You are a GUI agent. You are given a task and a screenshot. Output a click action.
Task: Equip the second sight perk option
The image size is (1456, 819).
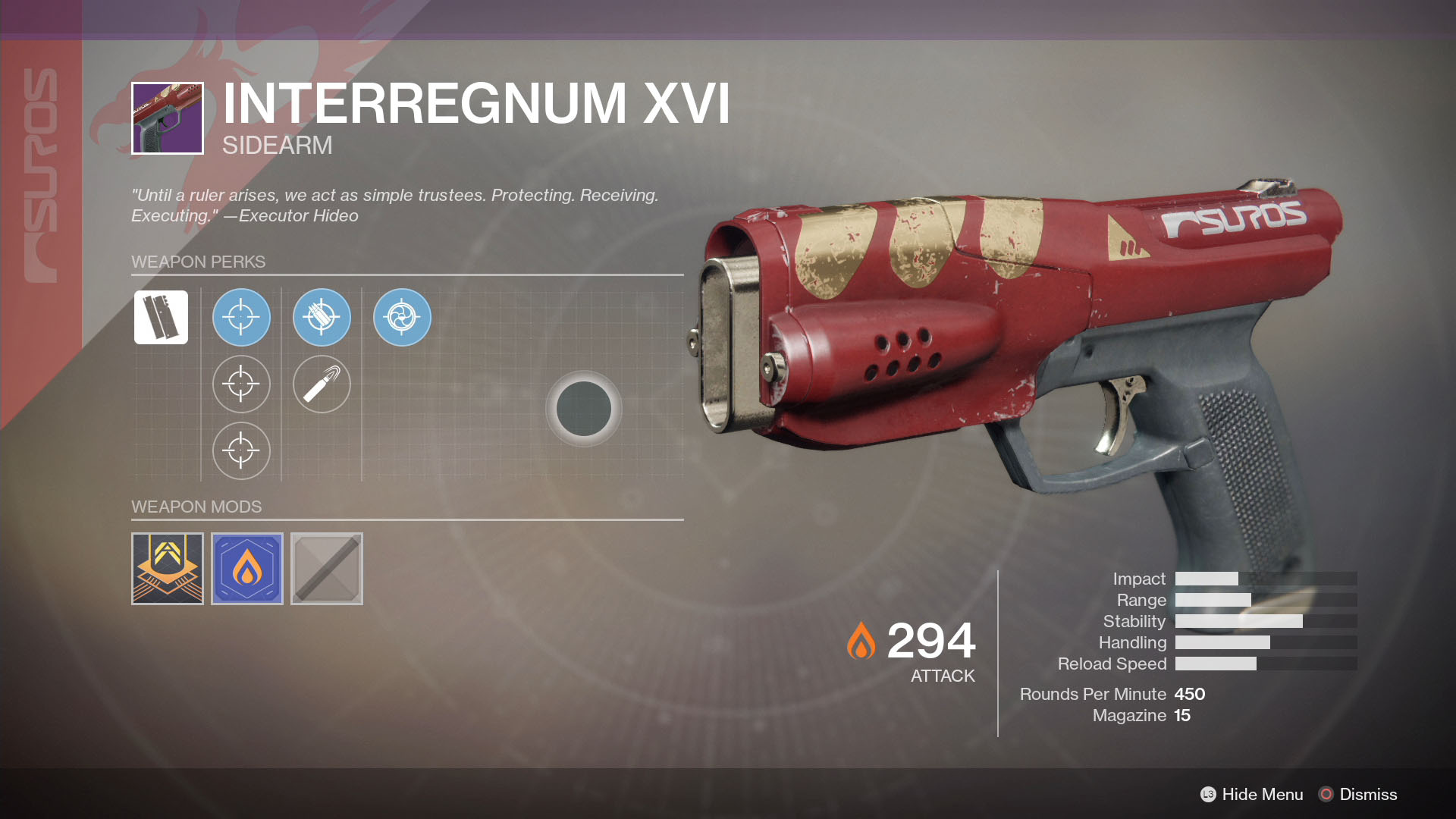tap(241, 384)
